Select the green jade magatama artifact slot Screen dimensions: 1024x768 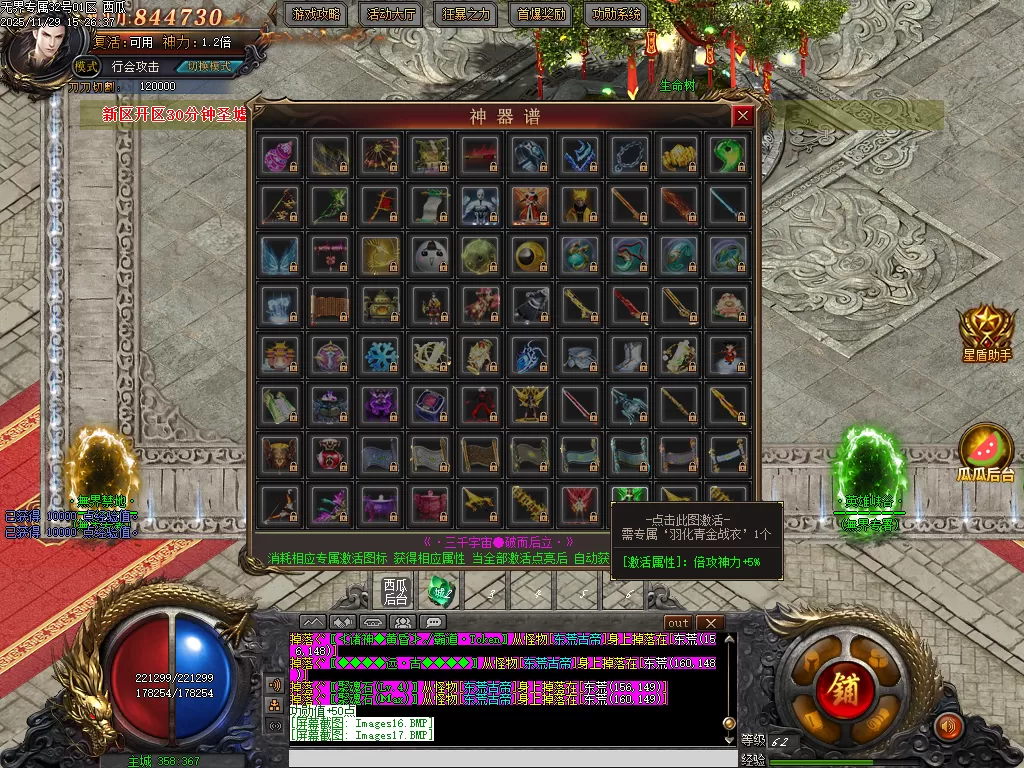728,155
